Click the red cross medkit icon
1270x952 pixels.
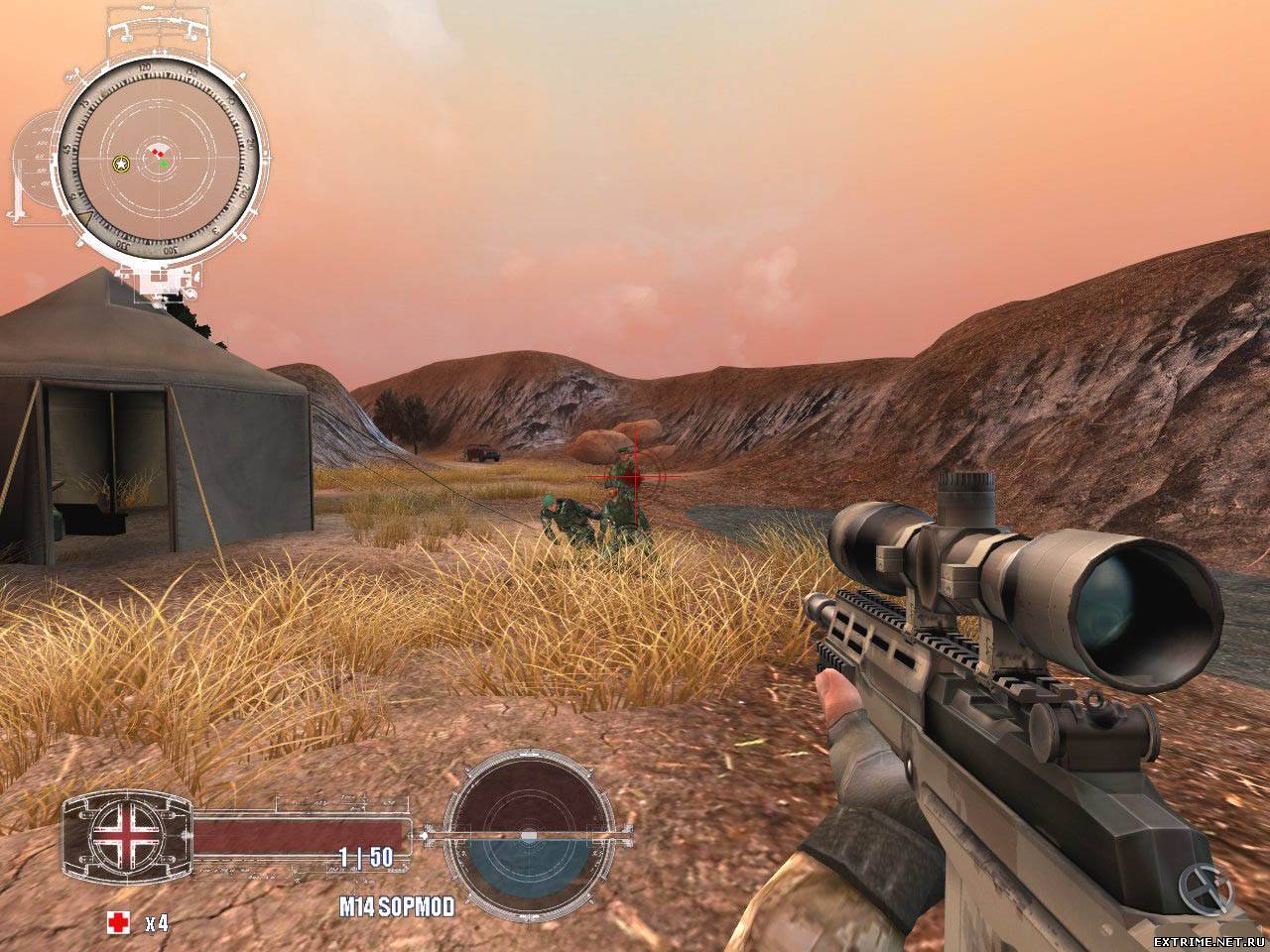118,923
